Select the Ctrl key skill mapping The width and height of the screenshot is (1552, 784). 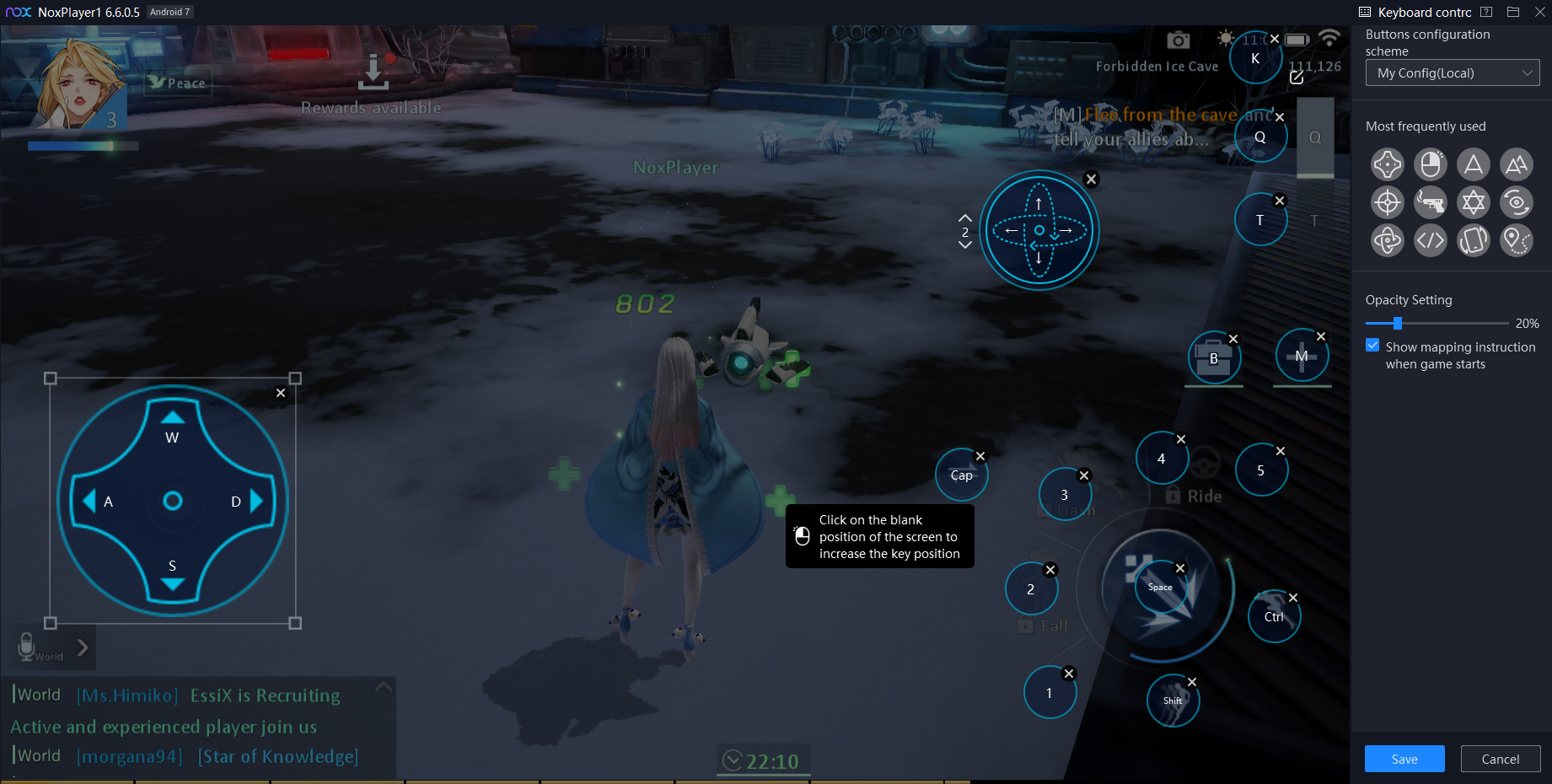(x=1273, y=616)
